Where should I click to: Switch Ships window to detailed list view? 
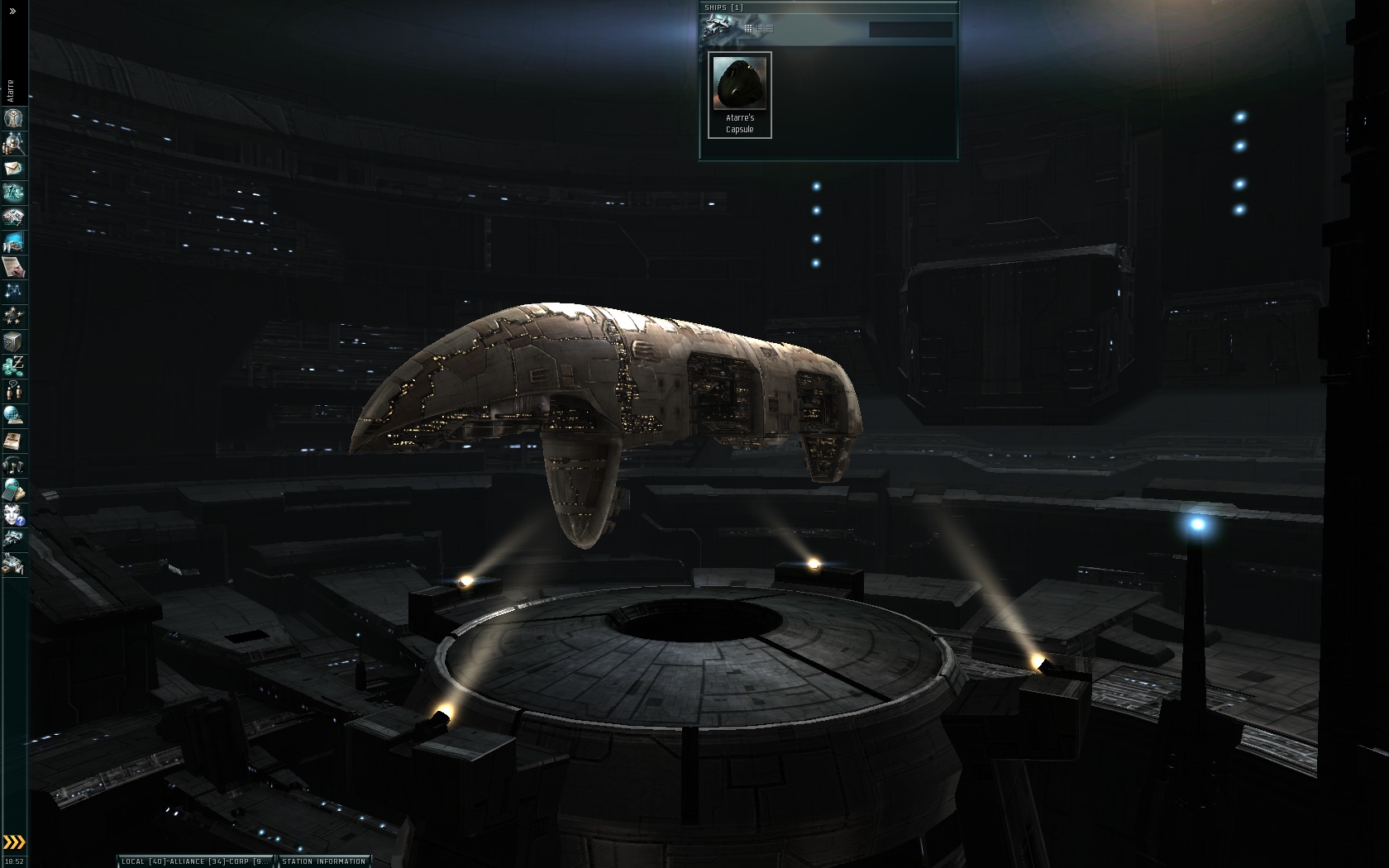click(759, 29)
